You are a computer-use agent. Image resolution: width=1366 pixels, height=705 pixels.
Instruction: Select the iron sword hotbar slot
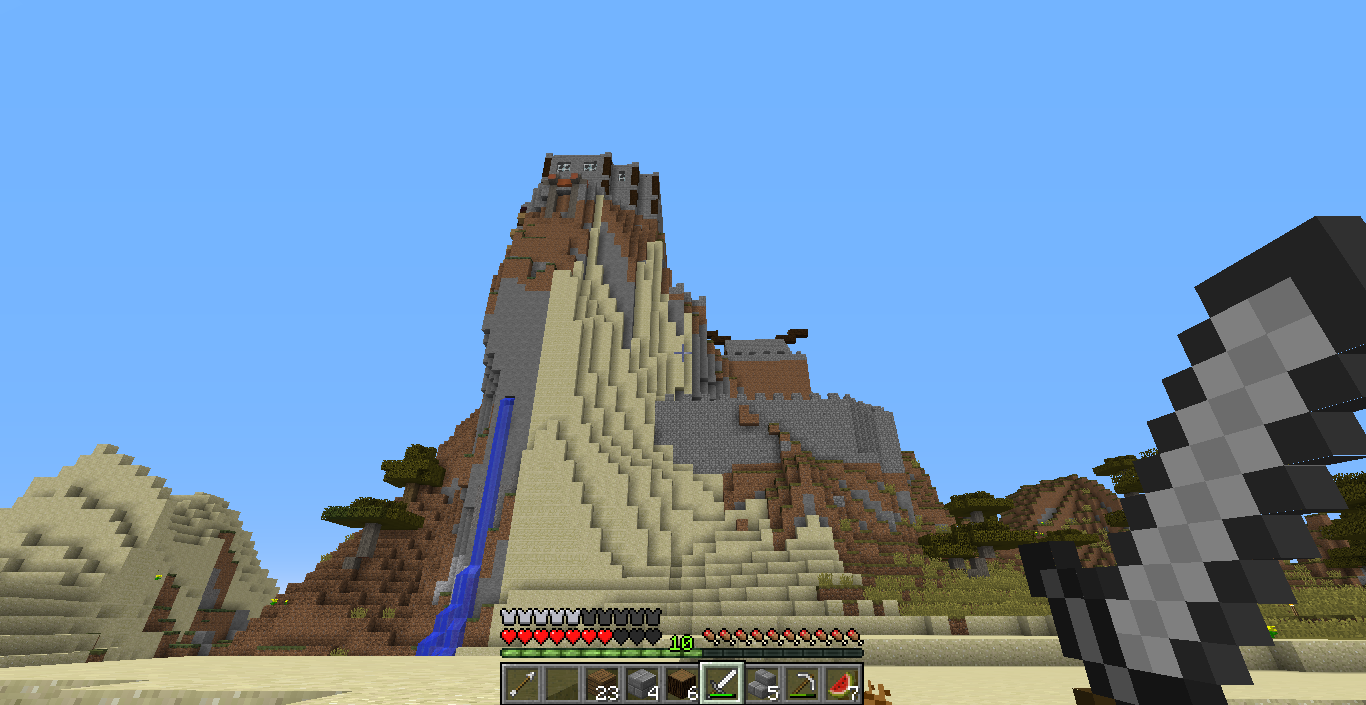pyautogui.click(x=721, y=683)
